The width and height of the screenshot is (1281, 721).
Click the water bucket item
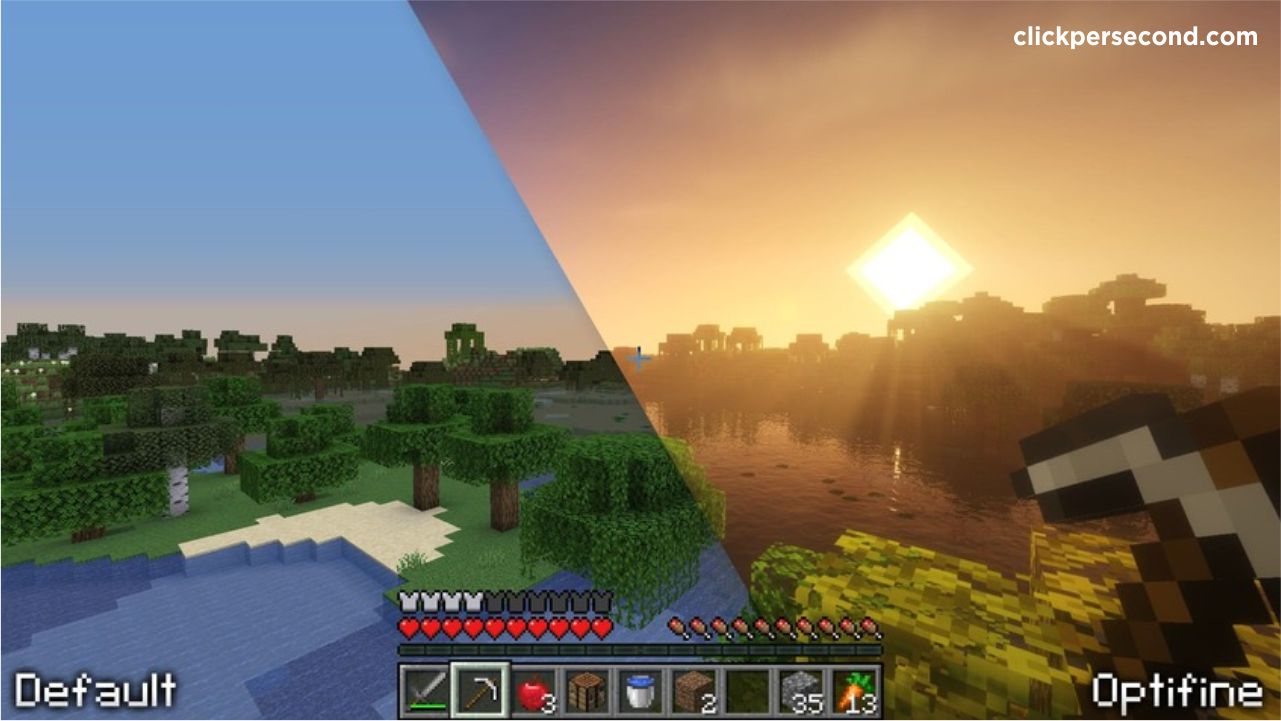coord(640,690)
